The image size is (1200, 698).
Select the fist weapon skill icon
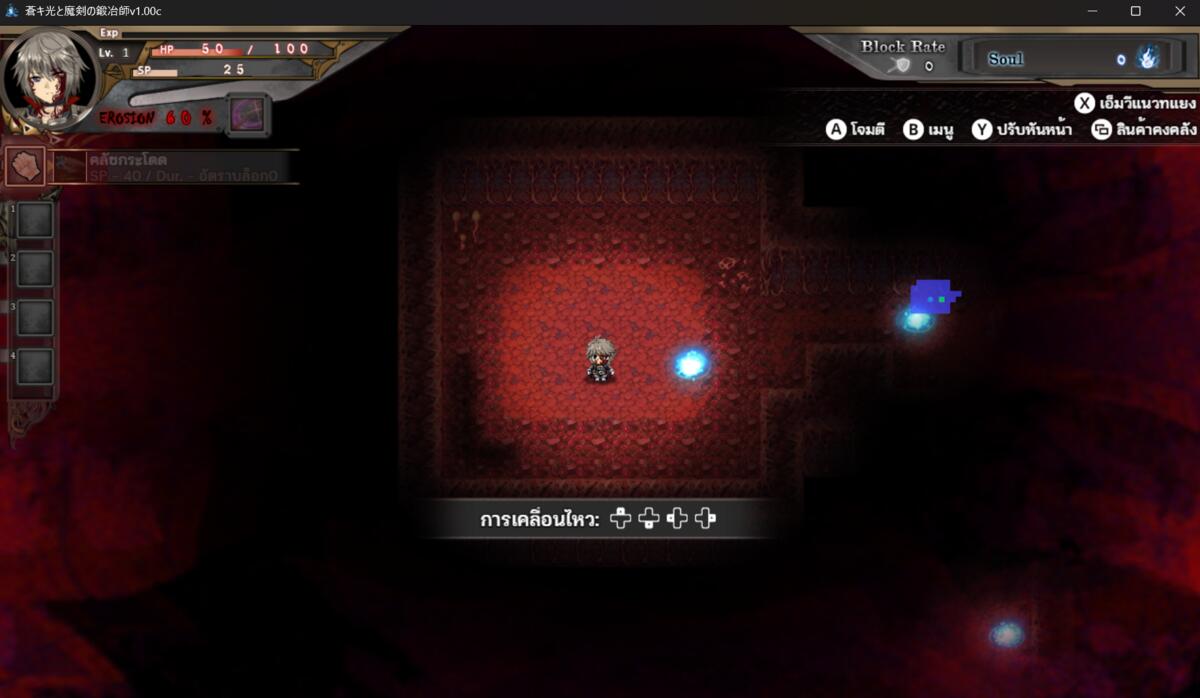26,166
